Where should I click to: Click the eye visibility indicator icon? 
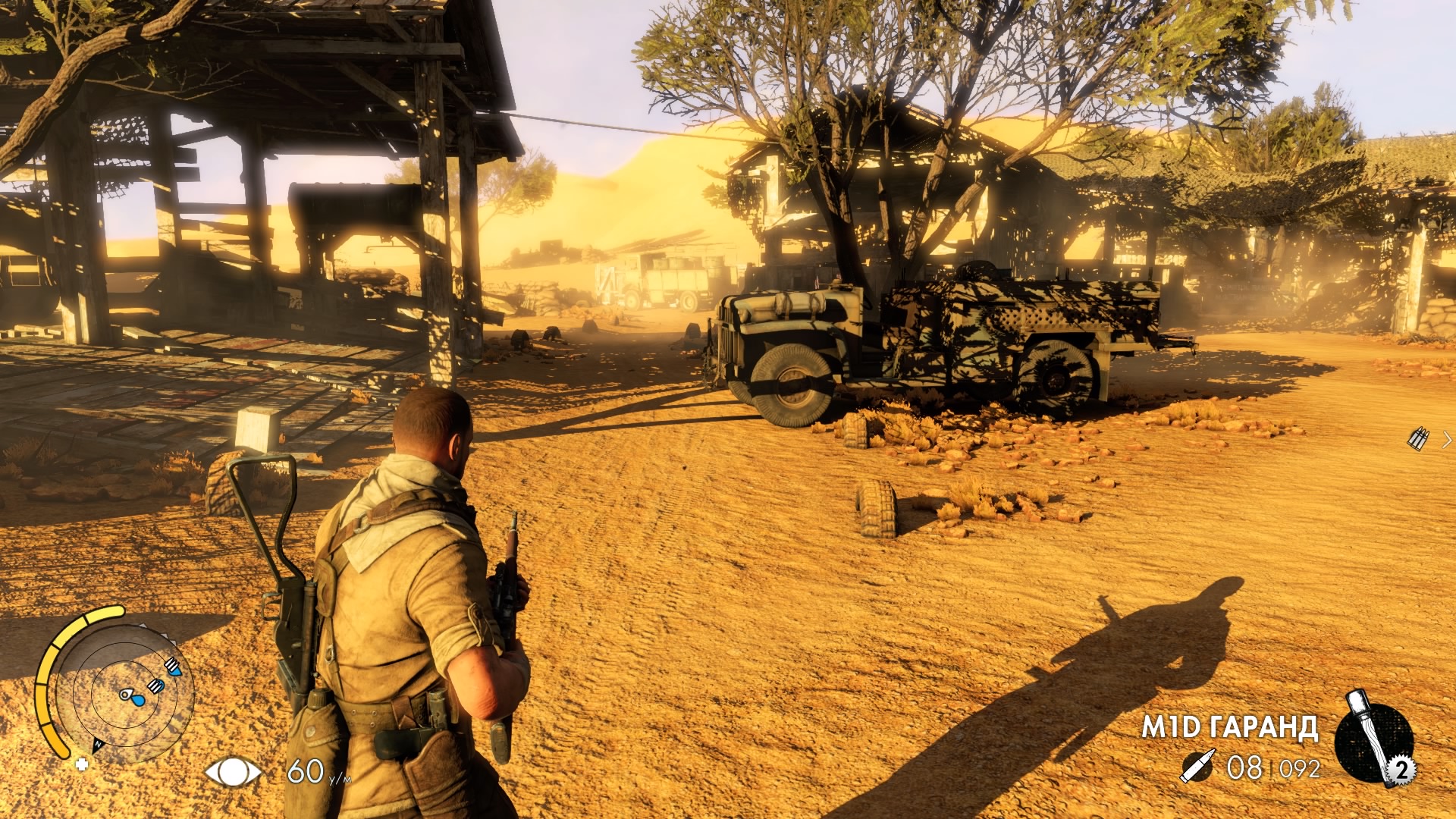pos(233,772)
